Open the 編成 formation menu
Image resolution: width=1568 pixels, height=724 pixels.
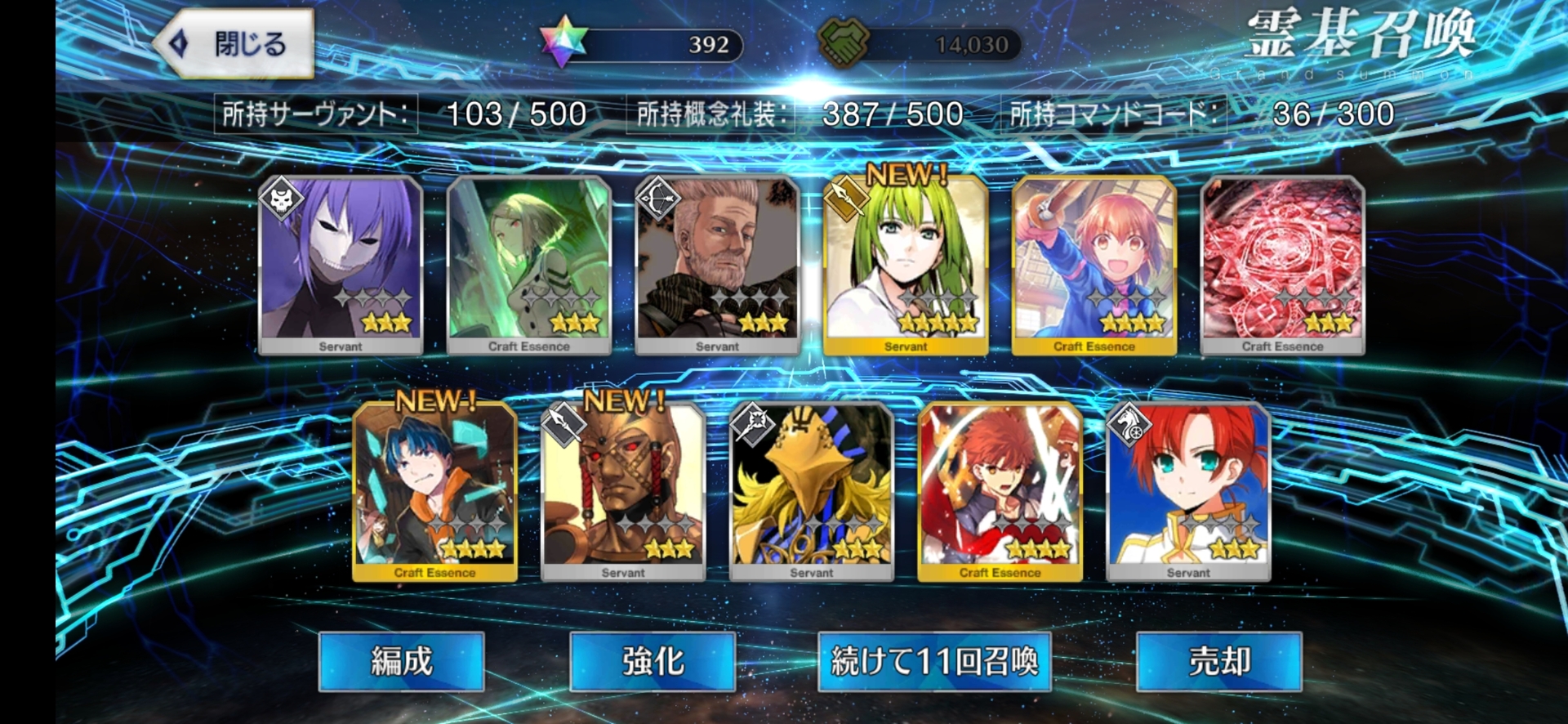coord(401,661)
